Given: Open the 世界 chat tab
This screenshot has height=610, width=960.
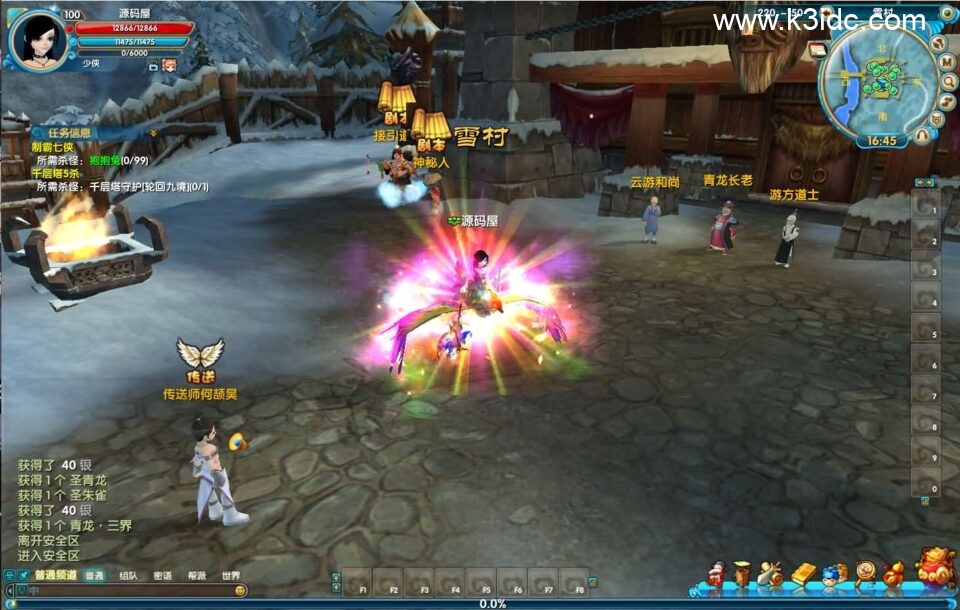Looking at the screenshot, I should 231,576.
